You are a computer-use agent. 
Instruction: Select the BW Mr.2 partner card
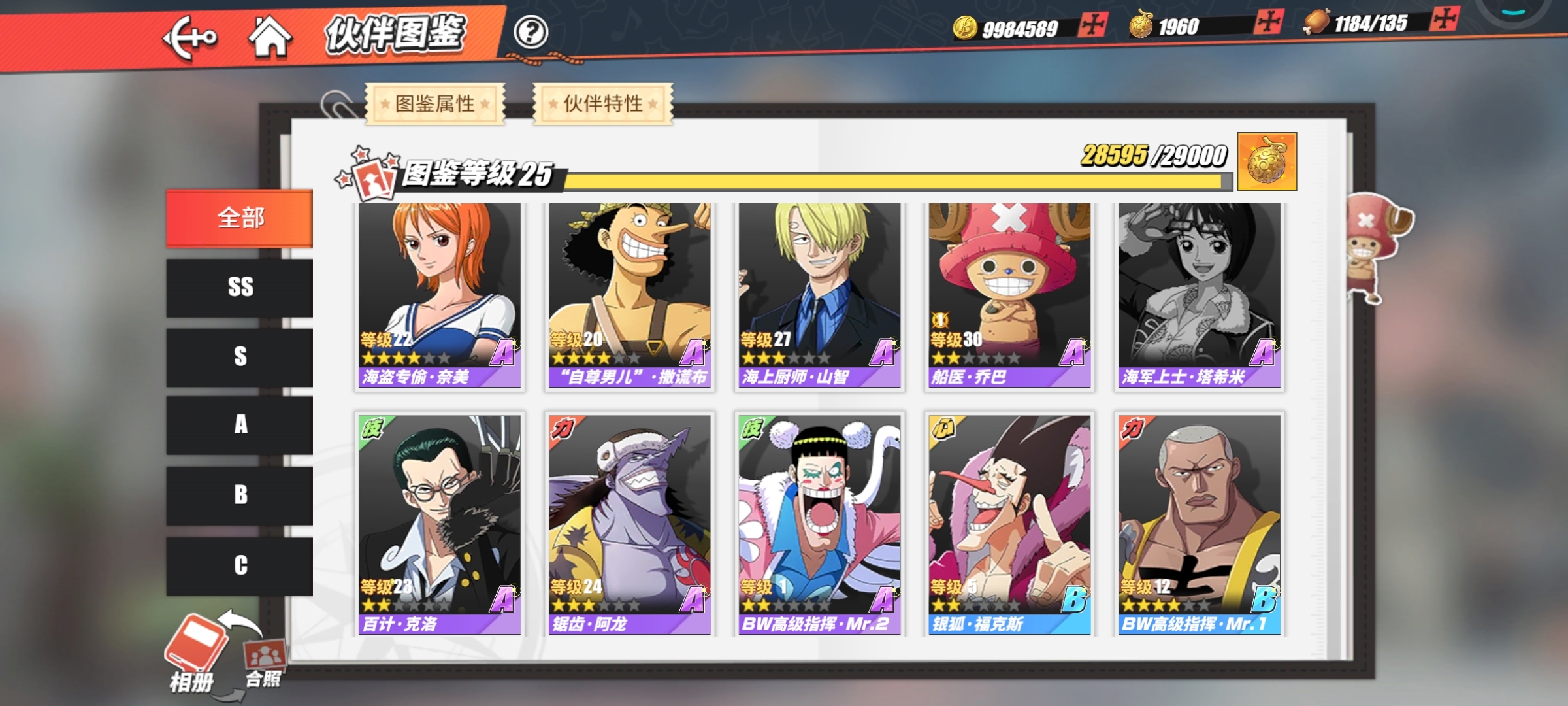click(x=819, y=524)
